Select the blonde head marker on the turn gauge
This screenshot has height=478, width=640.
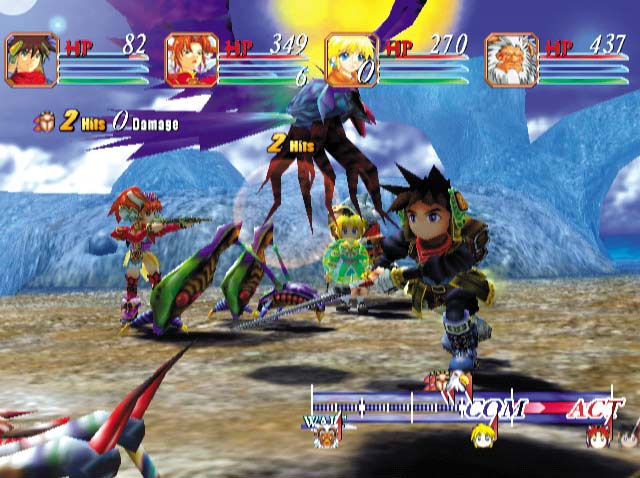tap(483, 436)
